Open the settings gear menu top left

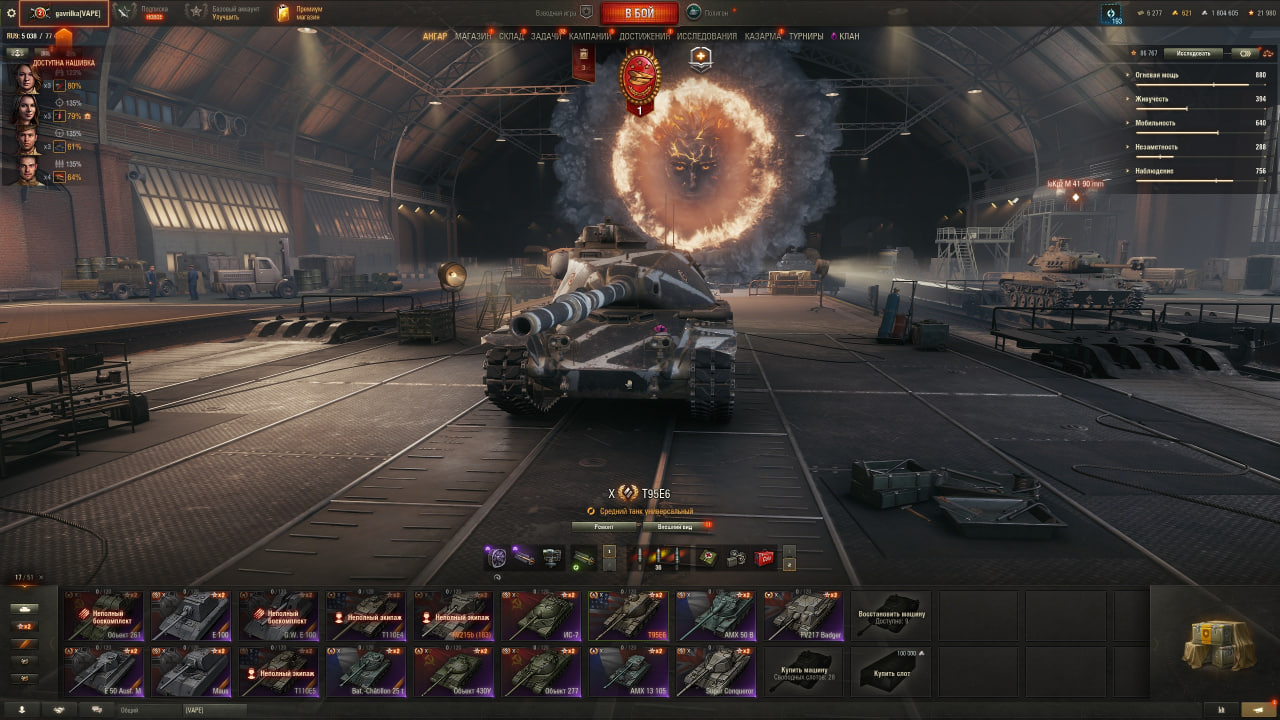[11, 12]
